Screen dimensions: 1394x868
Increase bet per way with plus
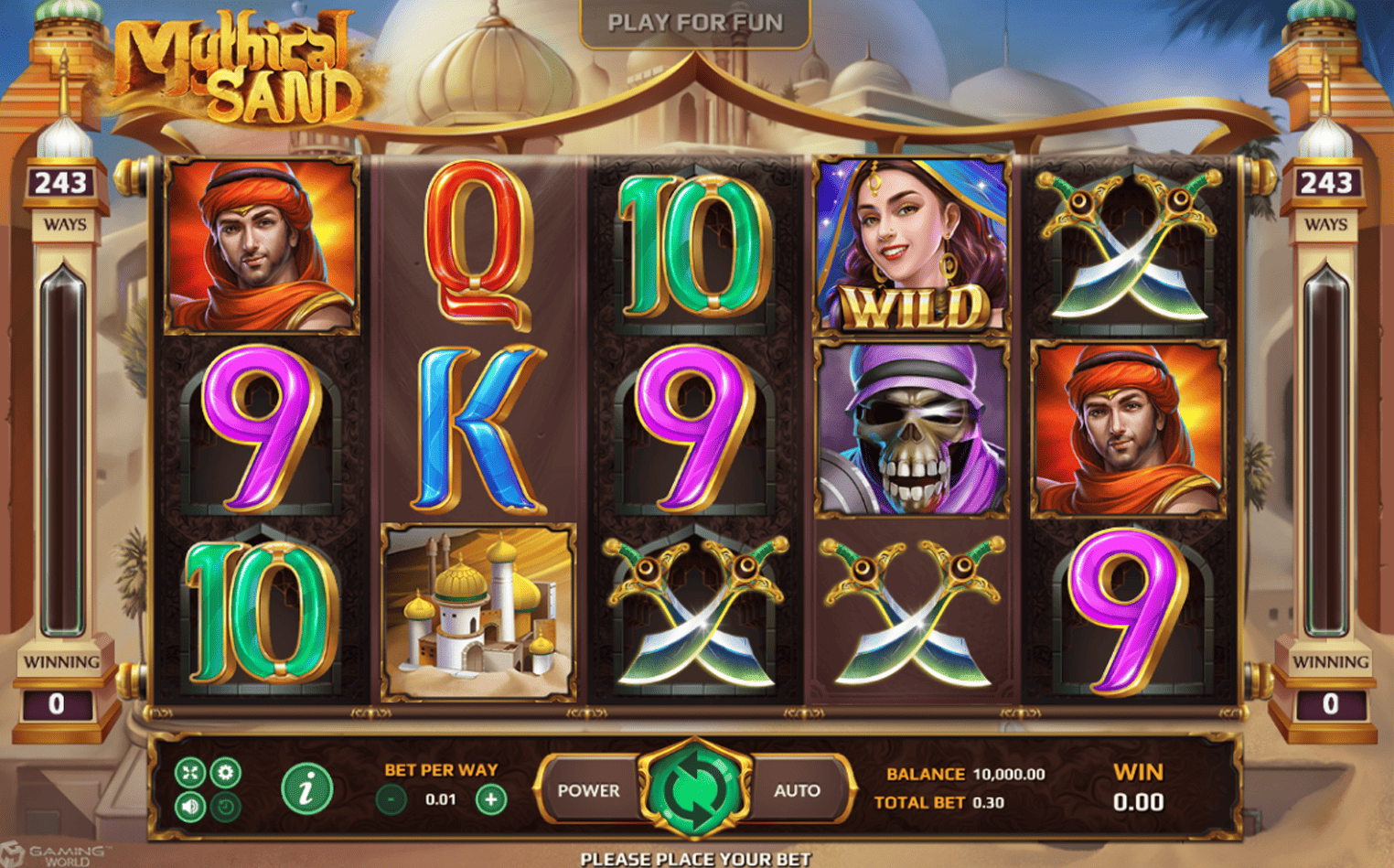click(x=490, y=799)
